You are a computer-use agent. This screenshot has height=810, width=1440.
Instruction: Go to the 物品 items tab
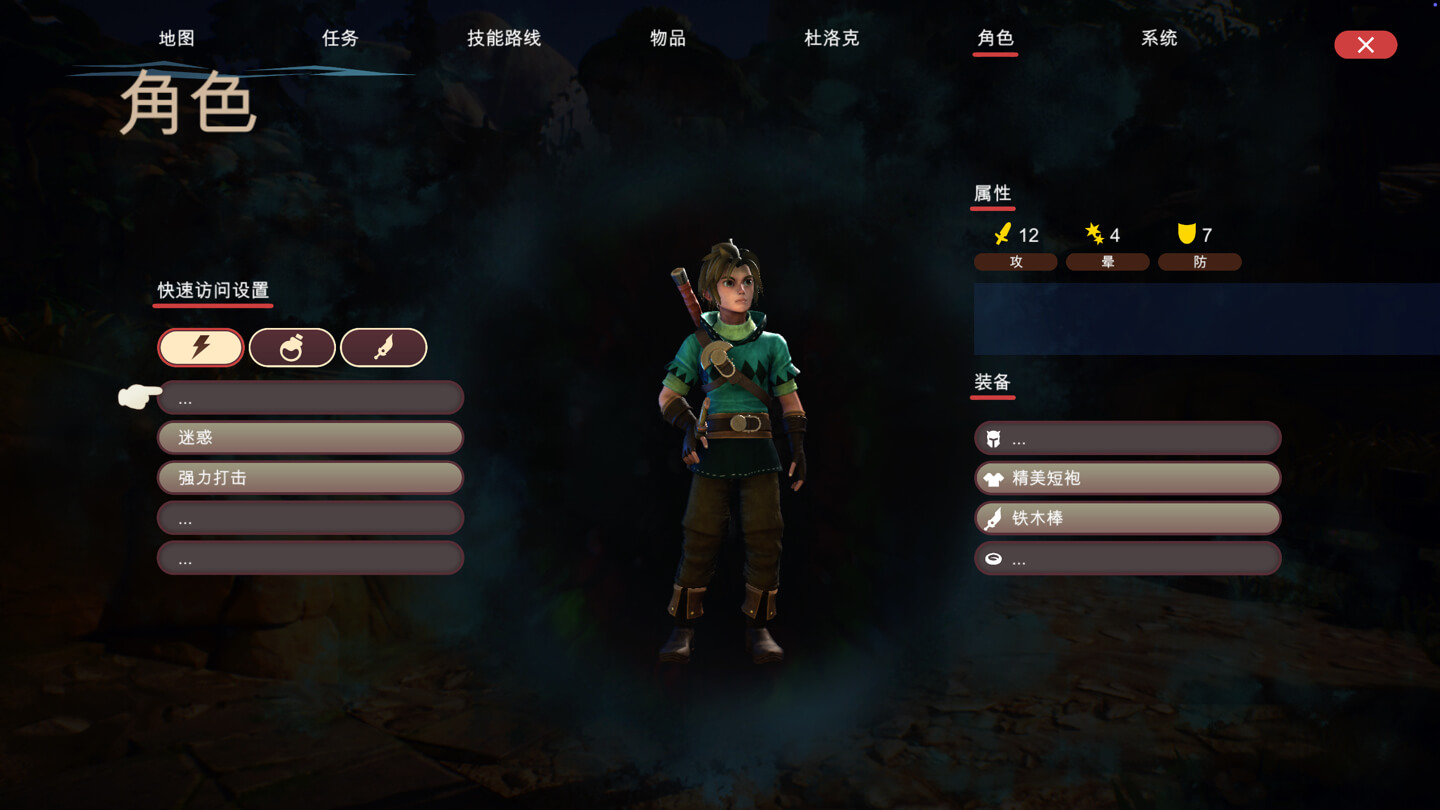click(x=668, y=38)
